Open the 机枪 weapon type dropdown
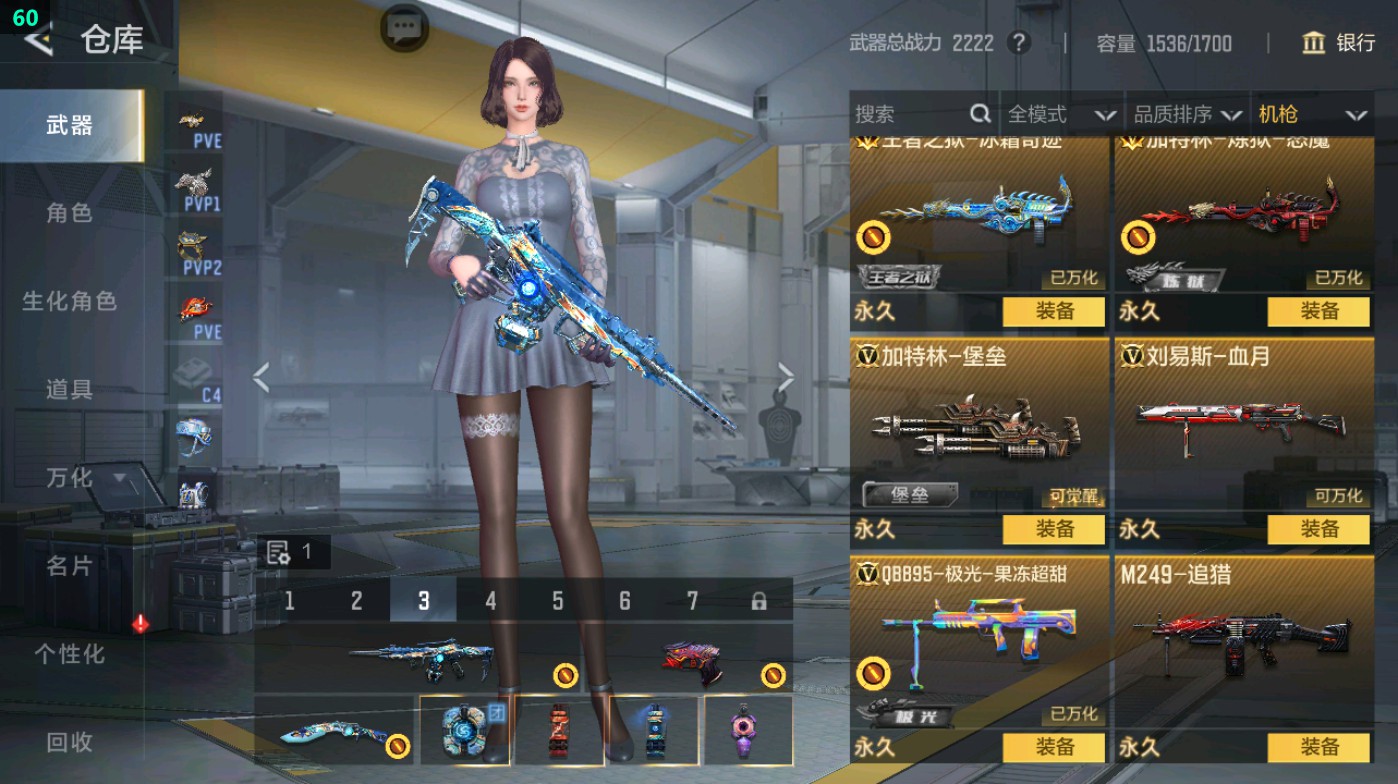The width and height of the screenshot is (1398, 784). coord(1311,114)
